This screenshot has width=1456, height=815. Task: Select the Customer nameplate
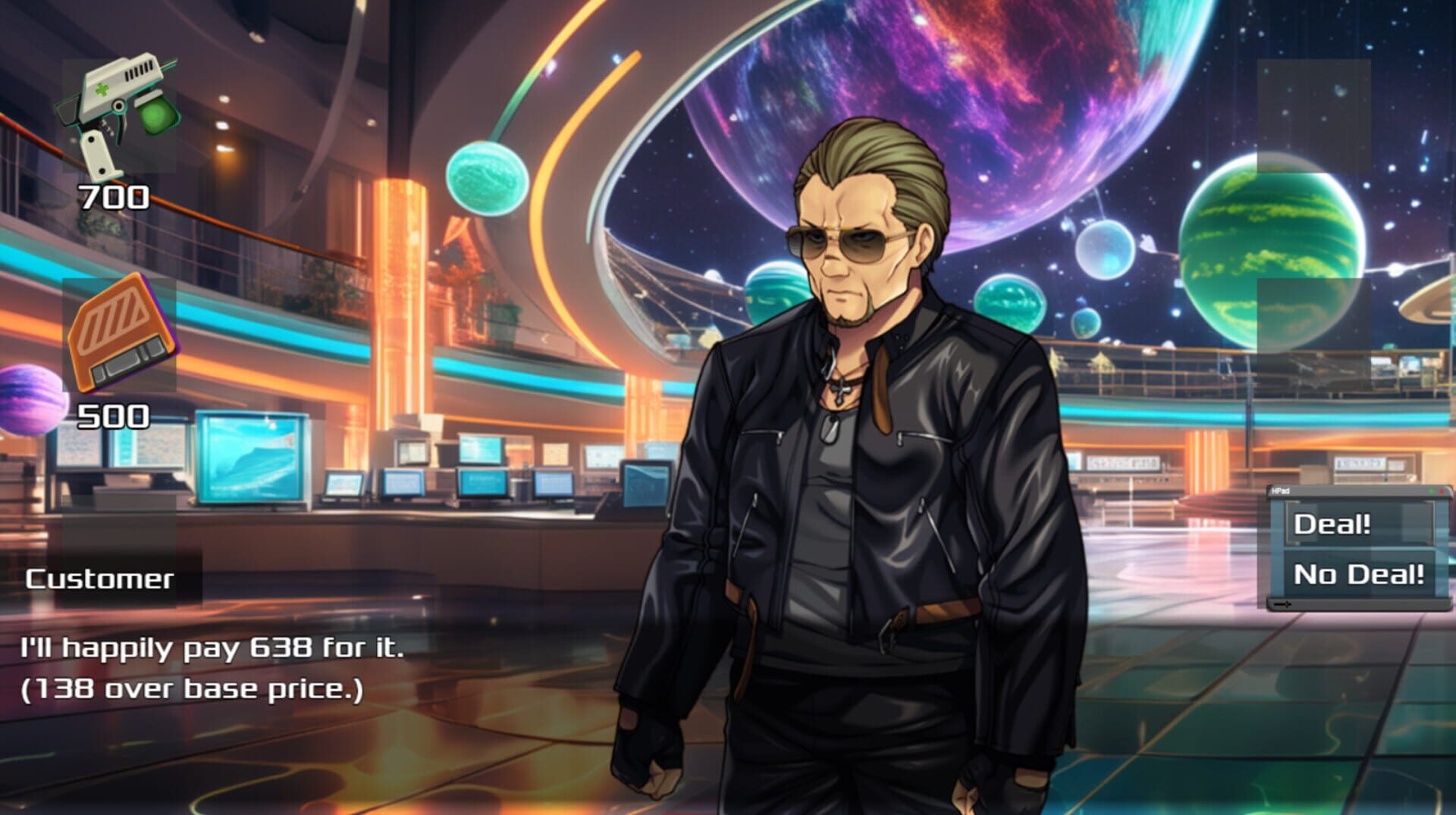coord(99,579)
